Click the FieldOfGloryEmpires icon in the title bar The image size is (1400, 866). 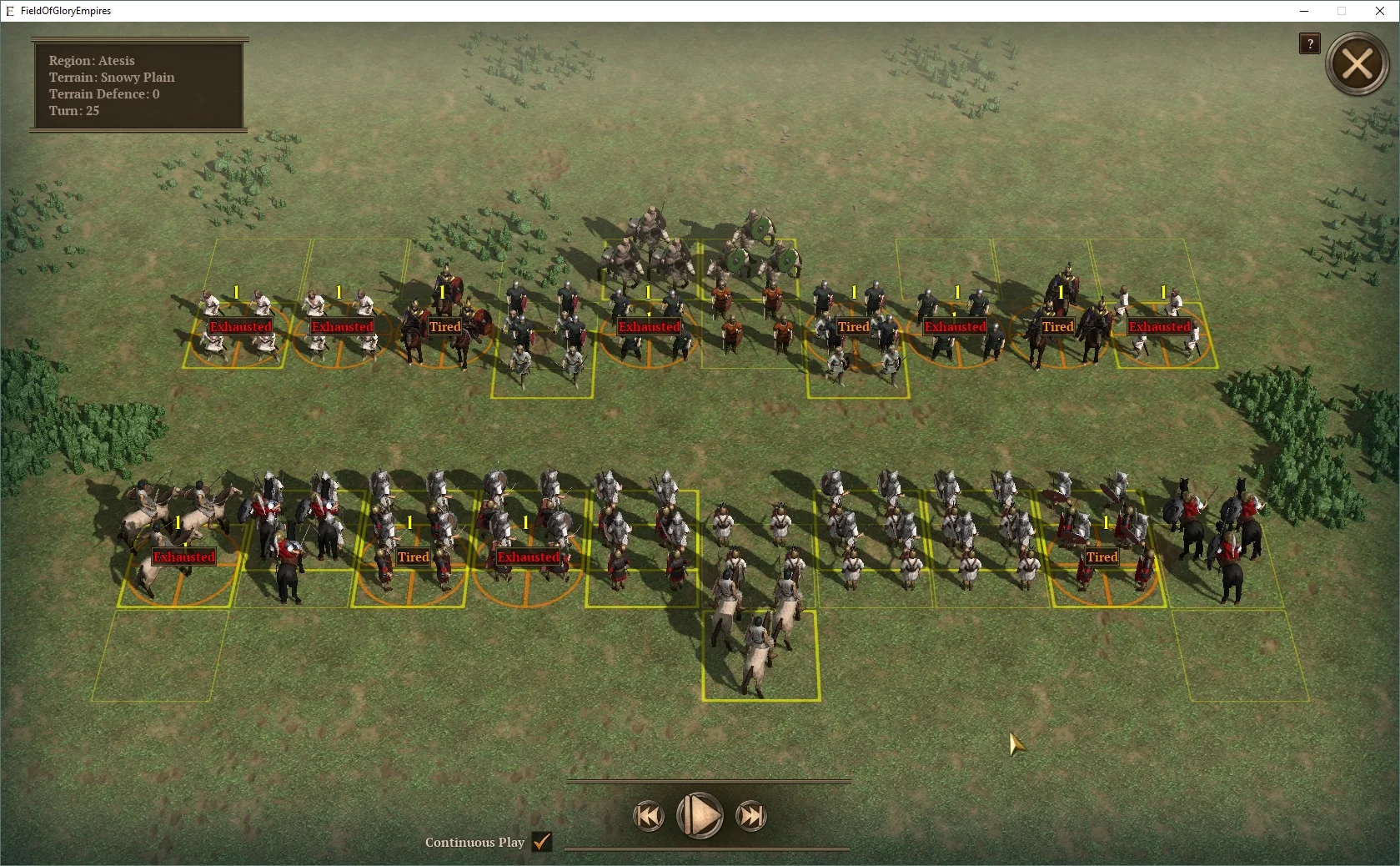[9, 11]
